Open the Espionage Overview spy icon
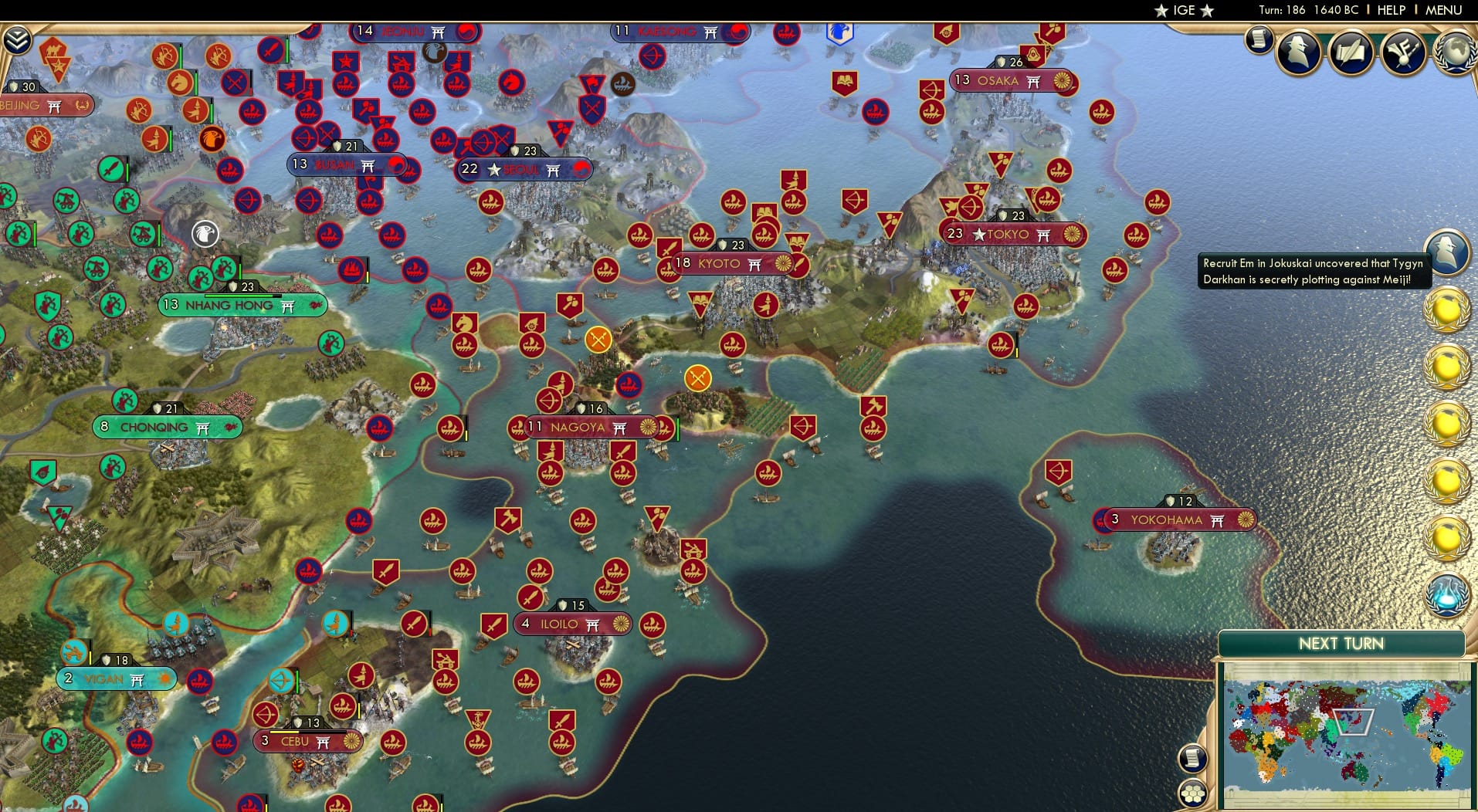The width and height of the screenshot is (1478, 812). click(1299, 52)
